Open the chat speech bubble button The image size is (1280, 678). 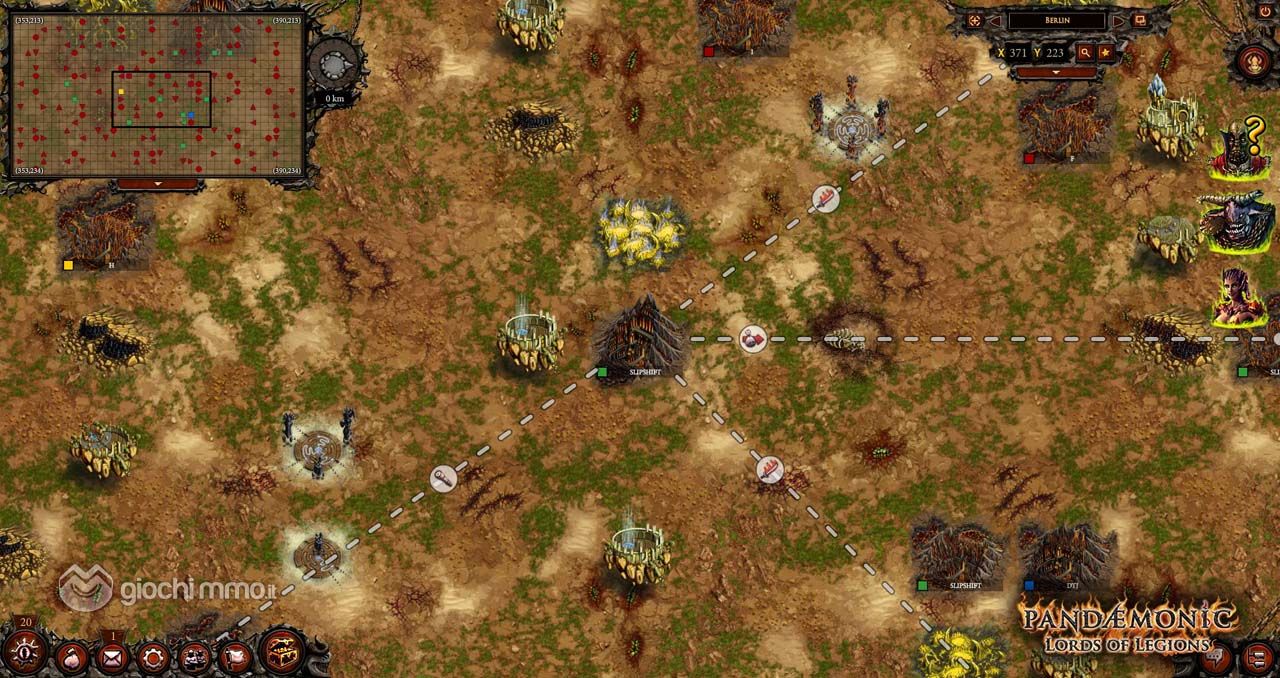tap(1217, 657)
